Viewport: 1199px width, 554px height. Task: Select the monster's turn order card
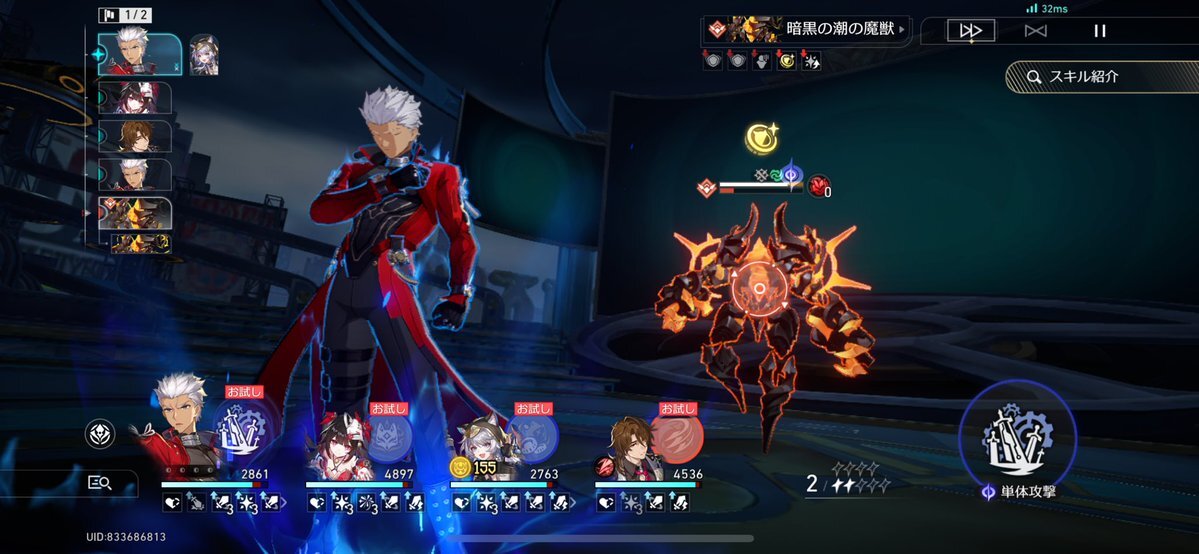tap(137, 213)
